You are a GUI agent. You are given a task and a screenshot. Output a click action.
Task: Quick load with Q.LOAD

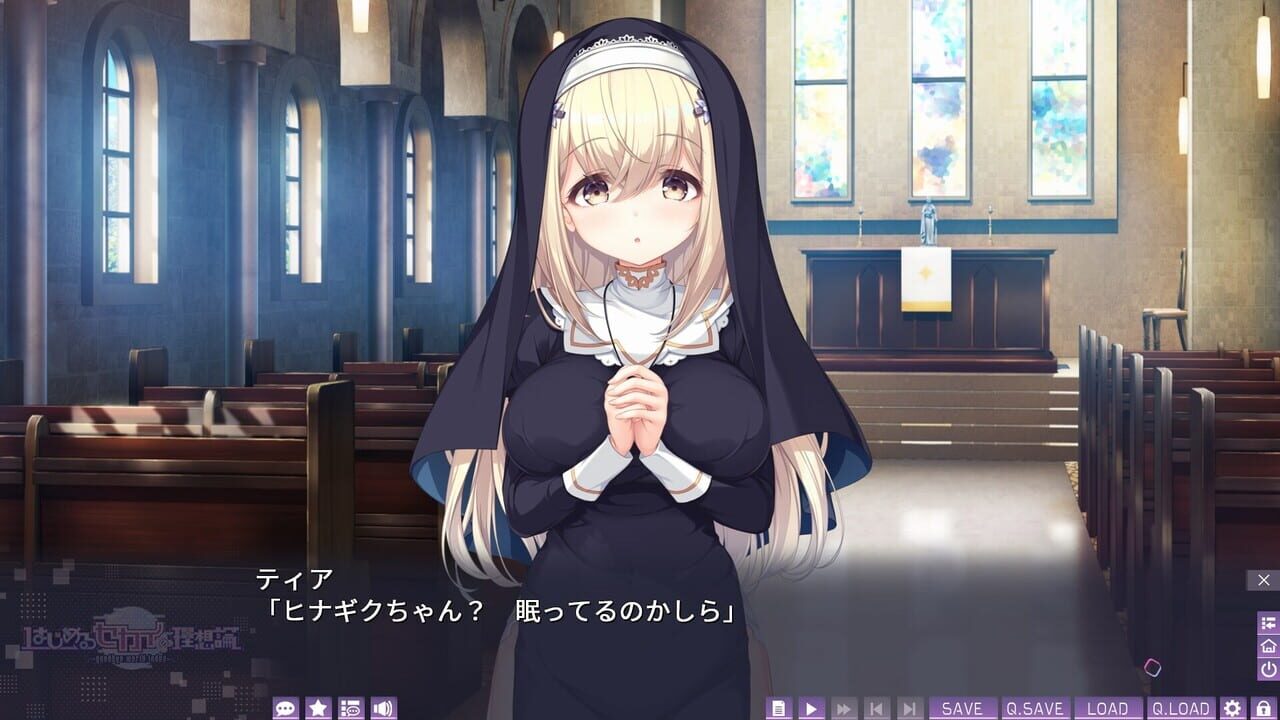tap(1181, 705)
